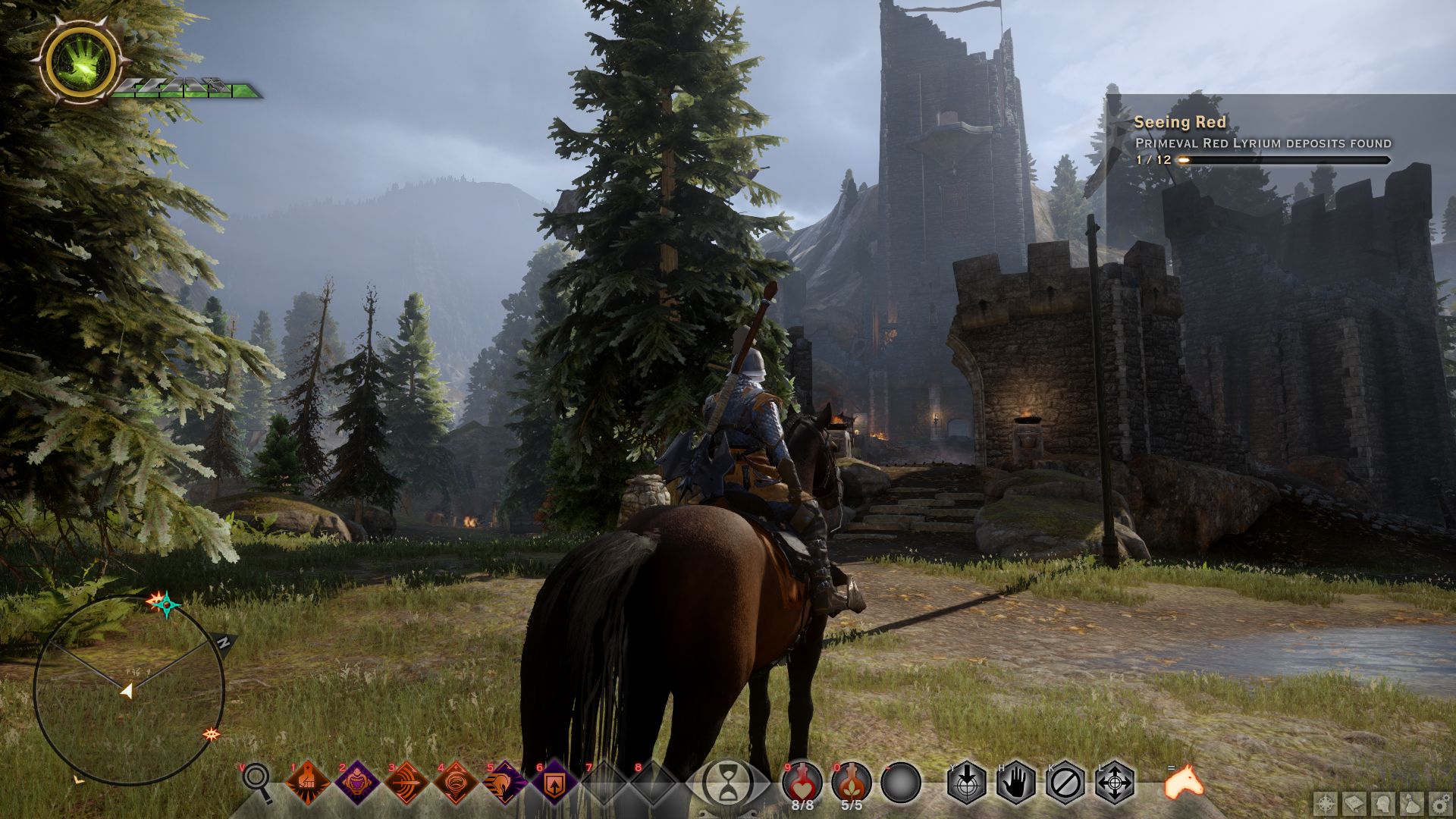Use the horse head charge ability
This screenshot has width=1456, height=819.
click(x=504, y=783)
